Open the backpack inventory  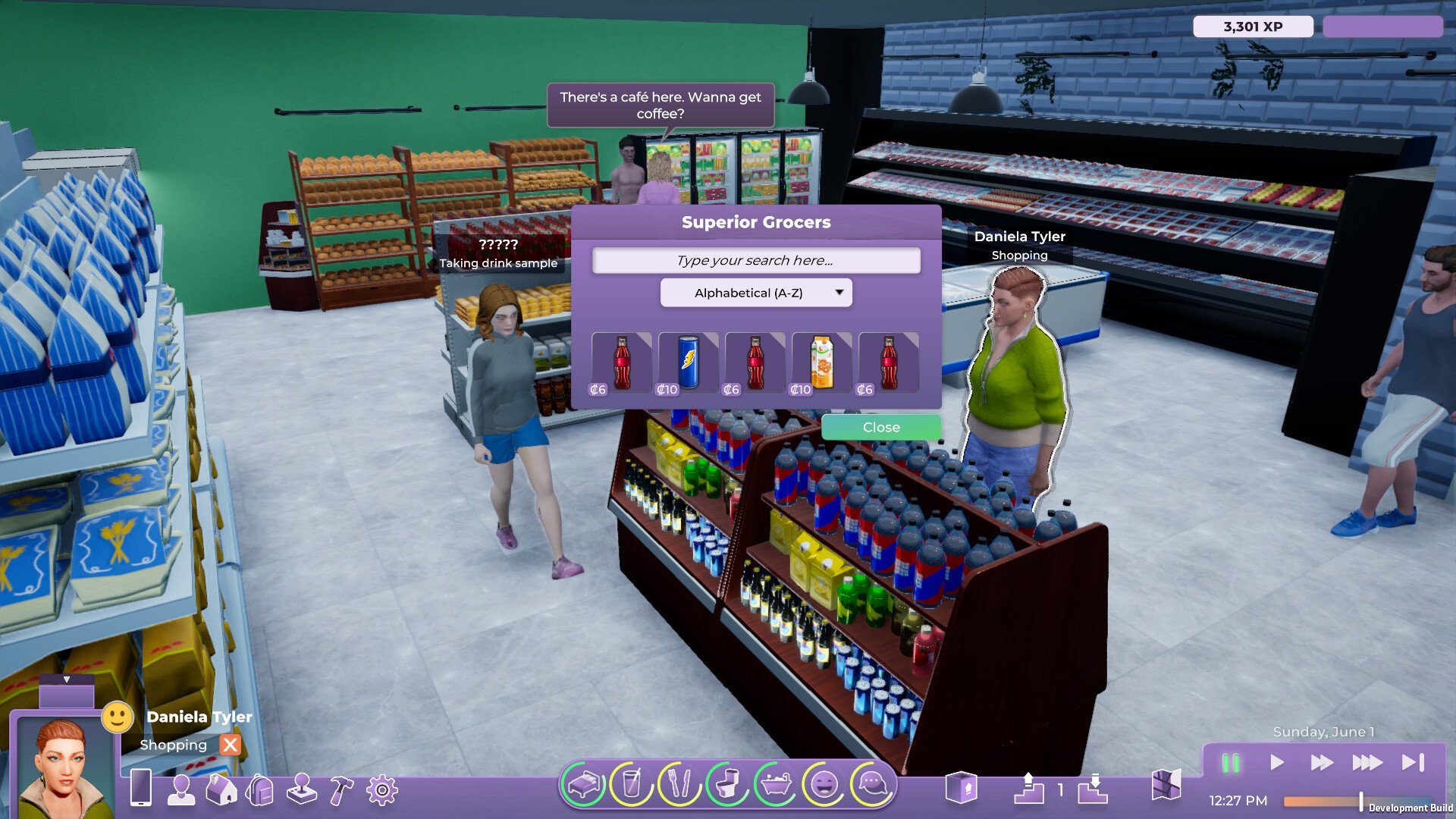(x=260, y=790)
